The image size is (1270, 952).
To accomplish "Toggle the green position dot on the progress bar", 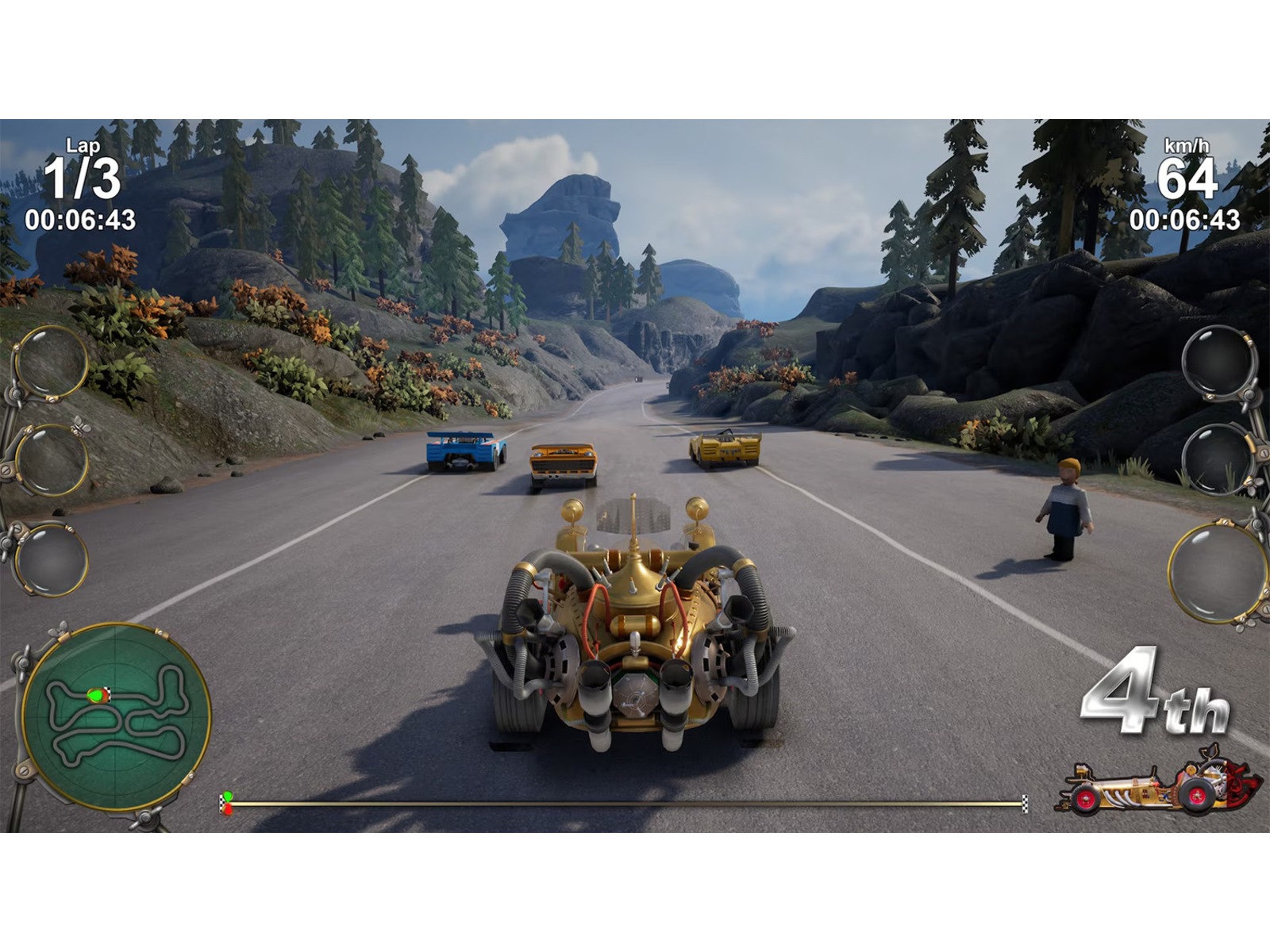I will tap(226, 793).
